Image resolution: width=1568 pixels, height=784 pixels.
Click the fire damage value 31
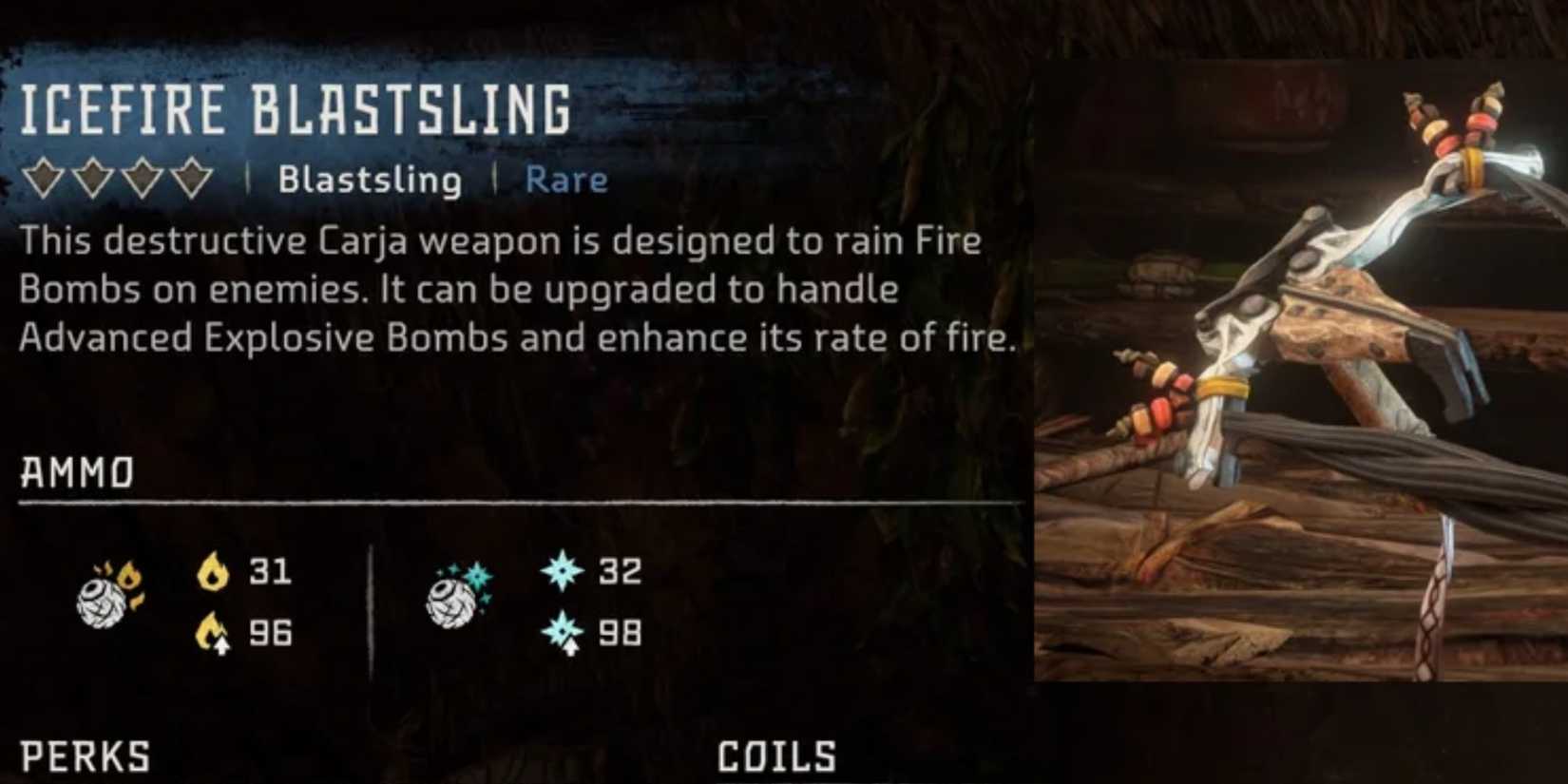tap(269, 571)
